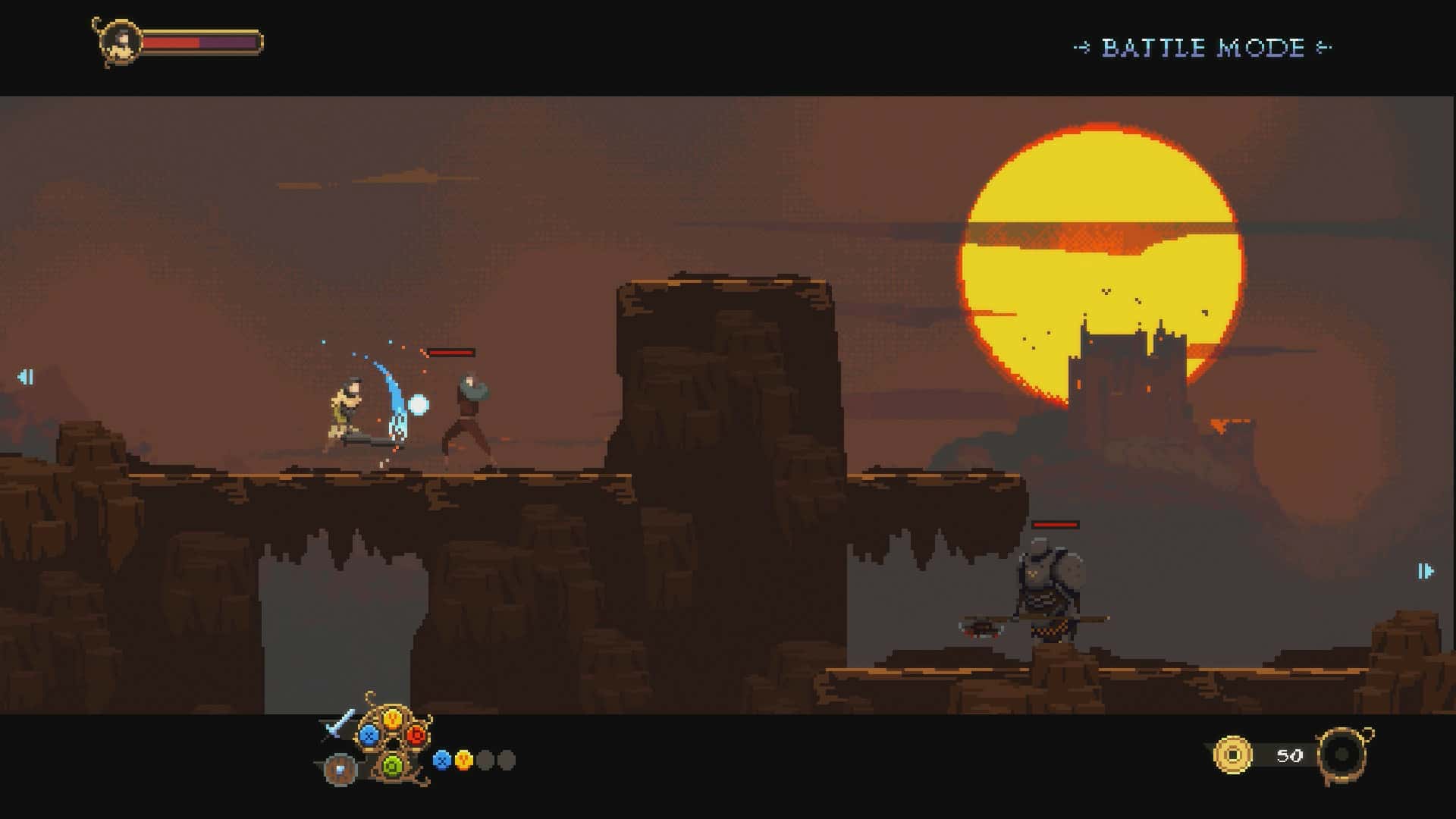
Task: Select the shield block icon
Action: (340, 768)
